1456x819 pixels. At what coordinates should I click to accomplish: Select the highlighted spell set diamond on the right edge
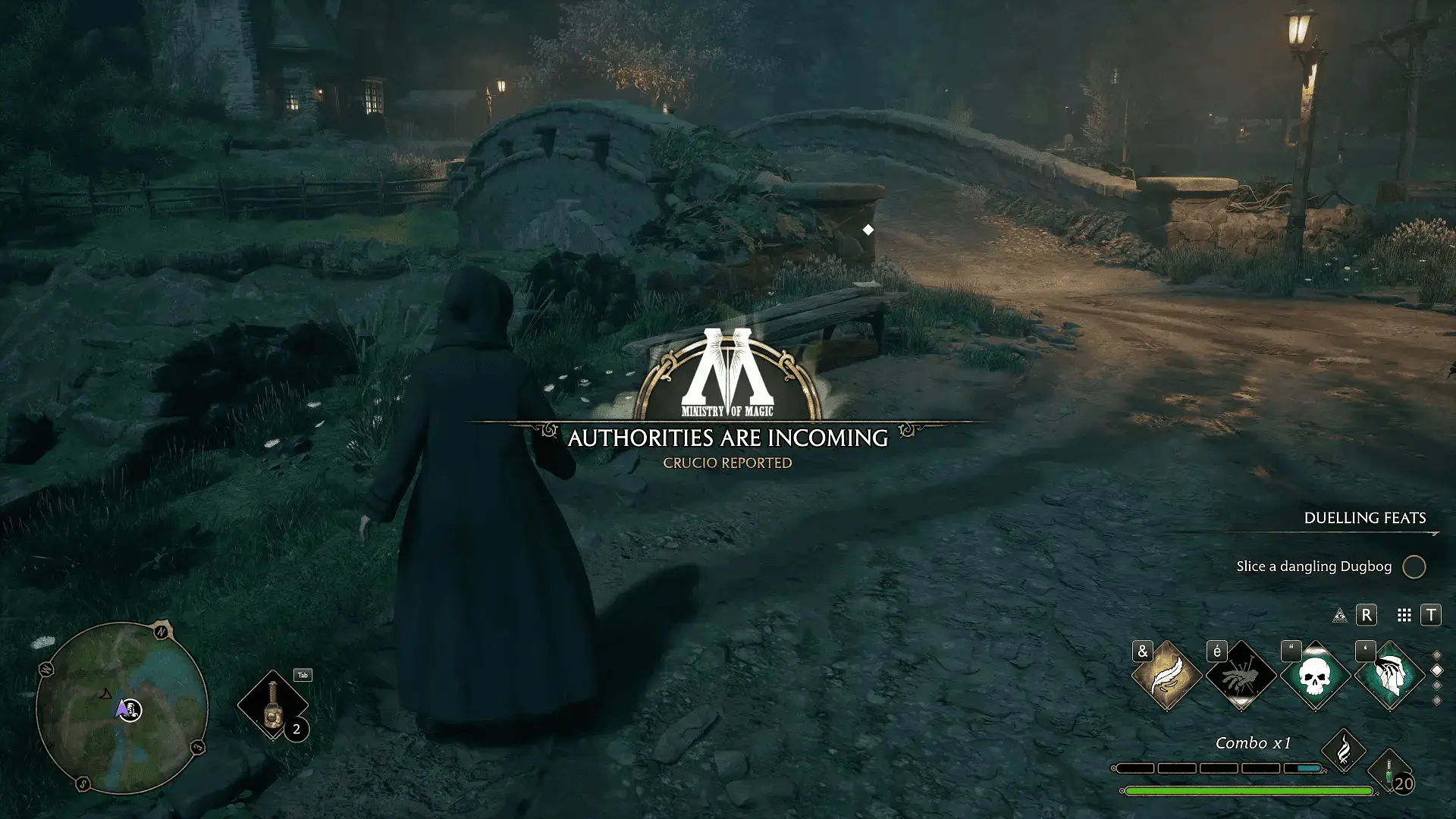pyautogui.click(x=1437, y=670)
